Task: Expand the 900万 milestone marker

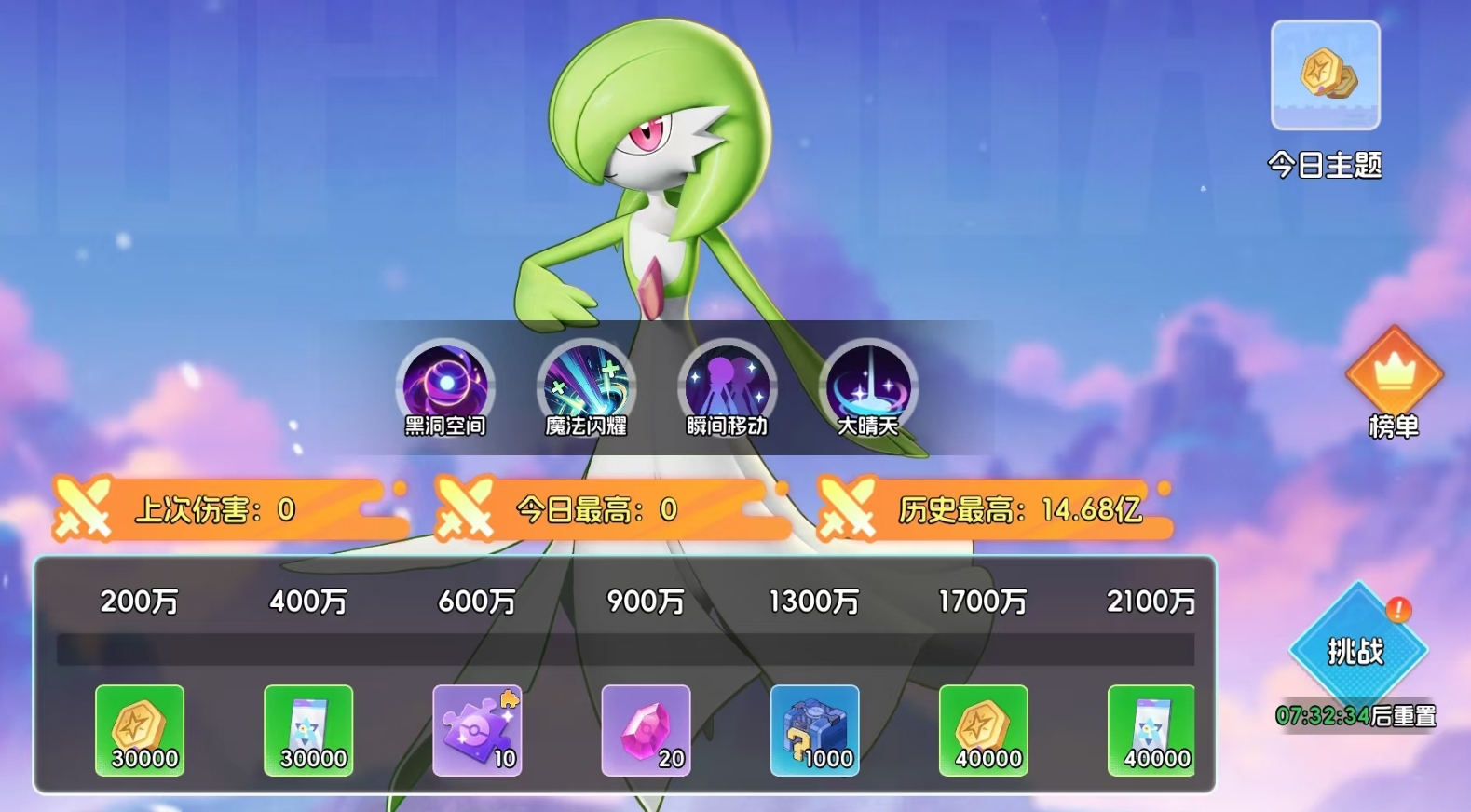Action: pyautogui.click(x=644, y=602)
